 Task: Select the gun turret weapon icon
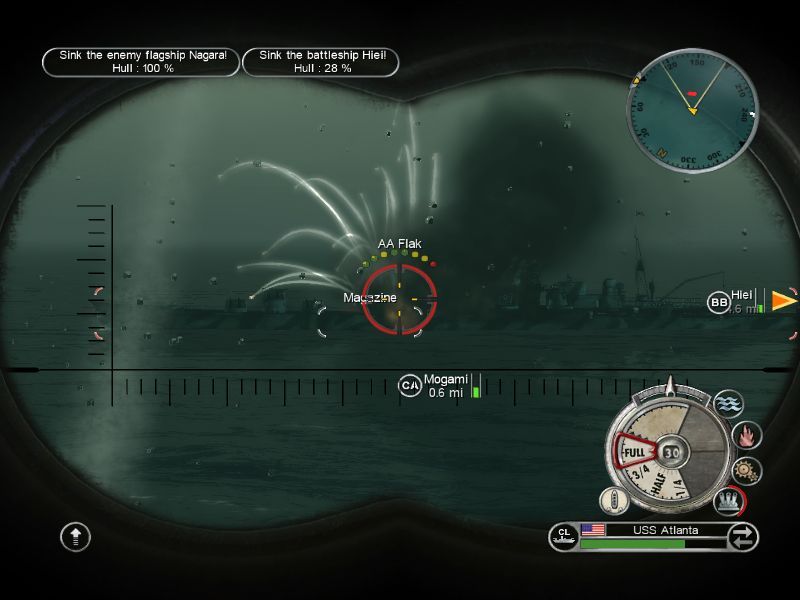pyautogui.click(x=729, y=499)
